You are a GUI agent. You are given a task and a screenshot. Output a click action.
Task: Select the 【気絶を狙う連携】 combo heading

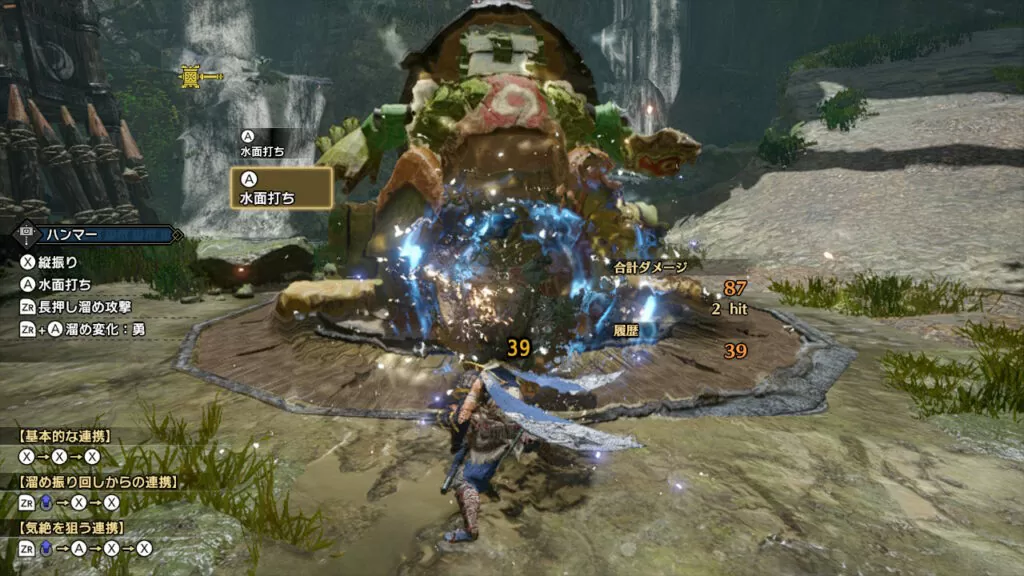tap(72, 527)
